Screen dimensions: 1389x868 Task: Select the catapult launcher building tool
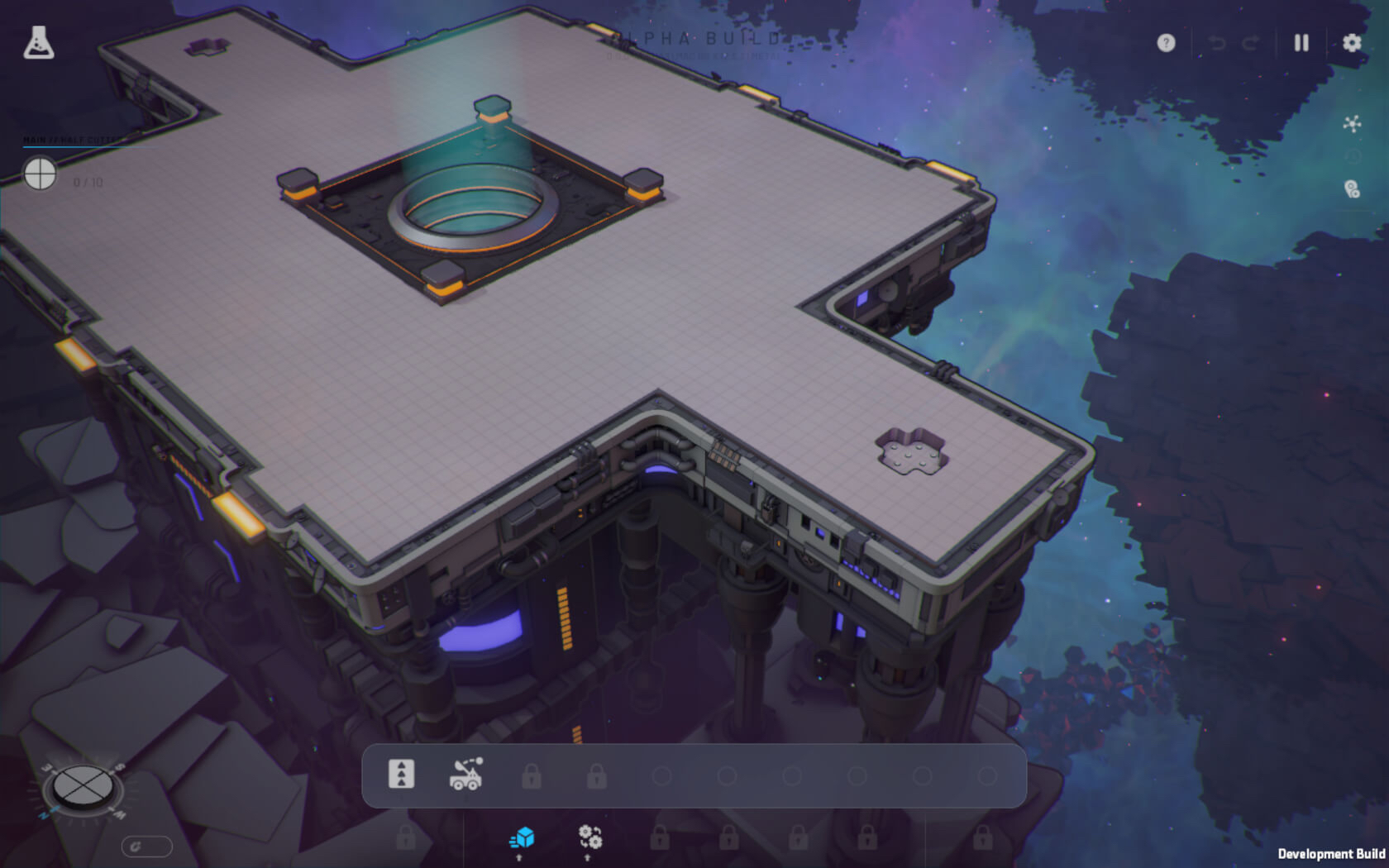coord(466,775)
